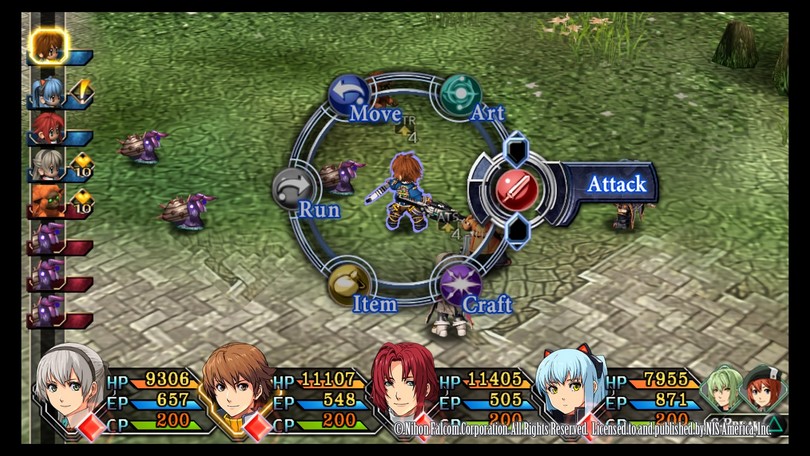Select the Craft command

click(x=461, y=284)
